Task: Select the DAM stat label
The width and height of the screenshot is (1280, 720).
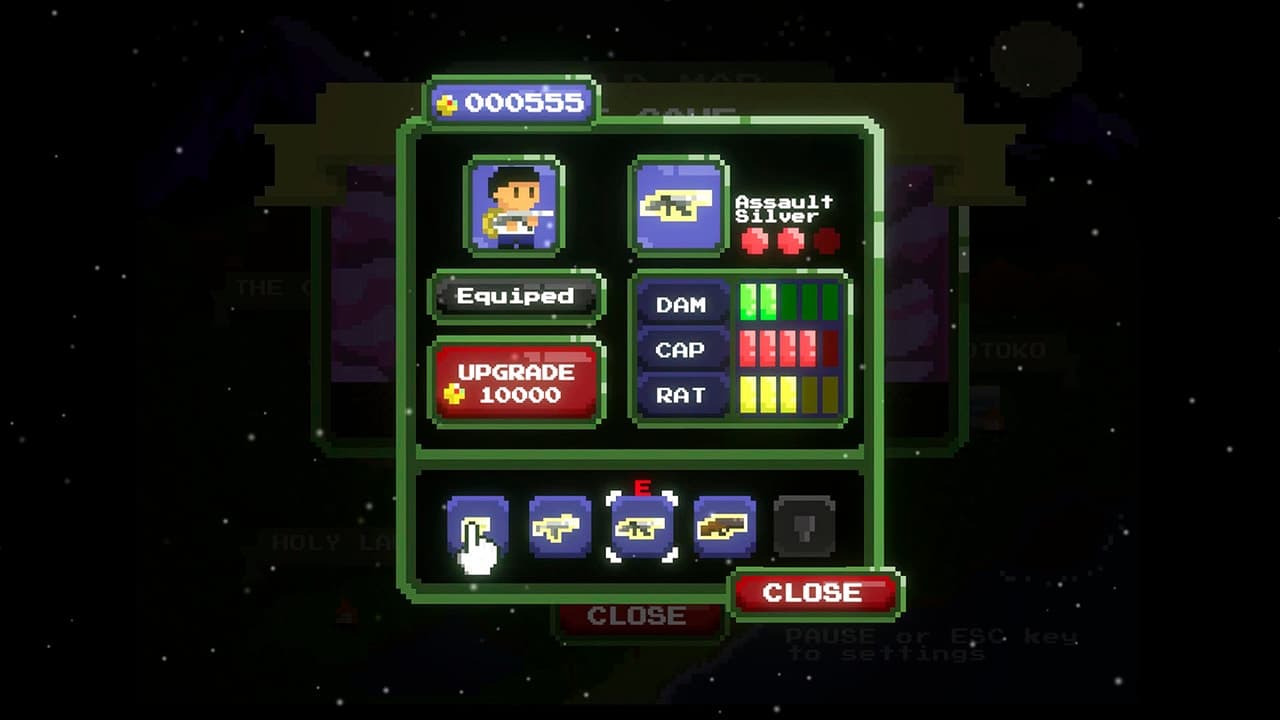Action: (x=683, y=304)
